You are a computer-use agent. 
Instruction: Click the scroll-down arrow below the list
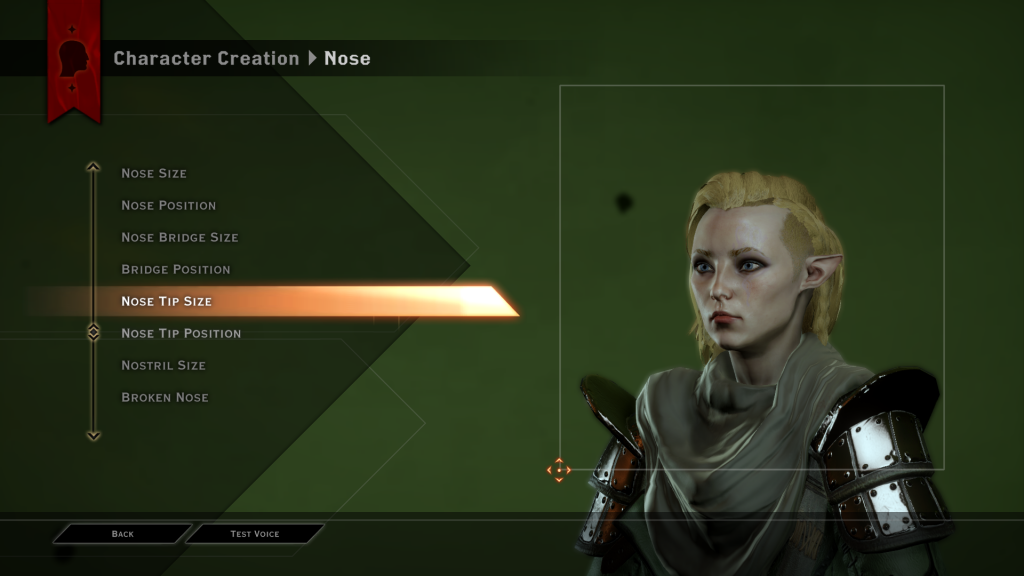click(x=93, y=435)
